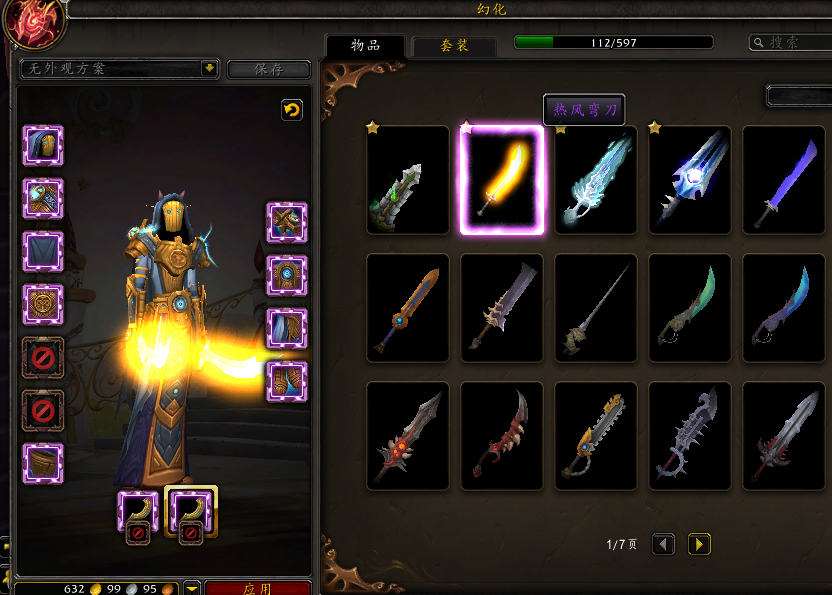Pick the glowing flame scimitar appearance
This screenshot has height=595, width=832.
pos(502,180)
